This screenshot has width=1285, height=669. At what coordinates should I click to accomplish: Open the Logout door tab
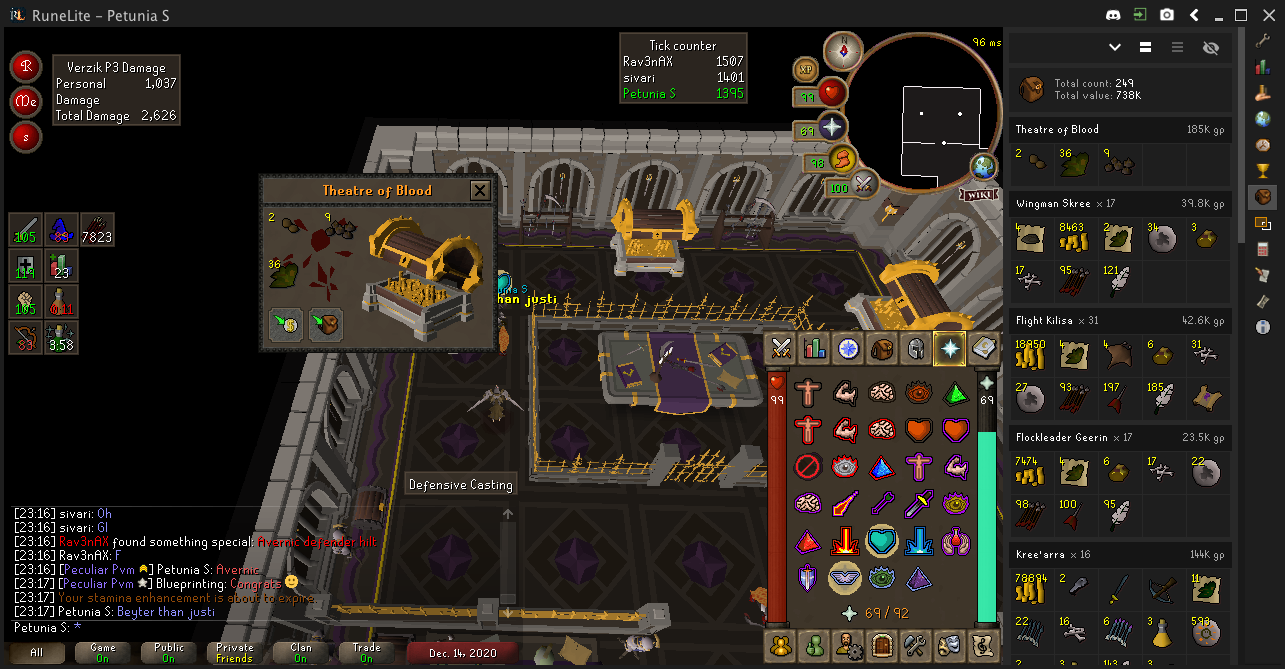tap(881, 643)
